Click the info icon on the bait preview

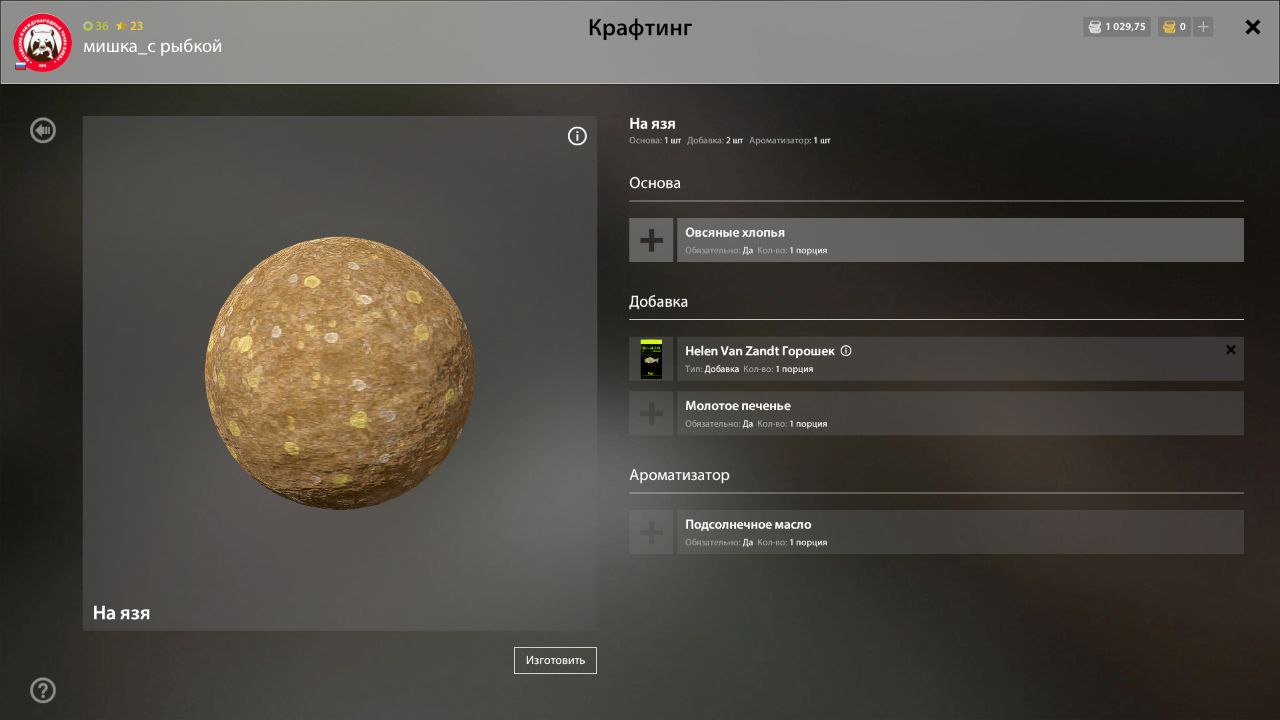[577, 135]
